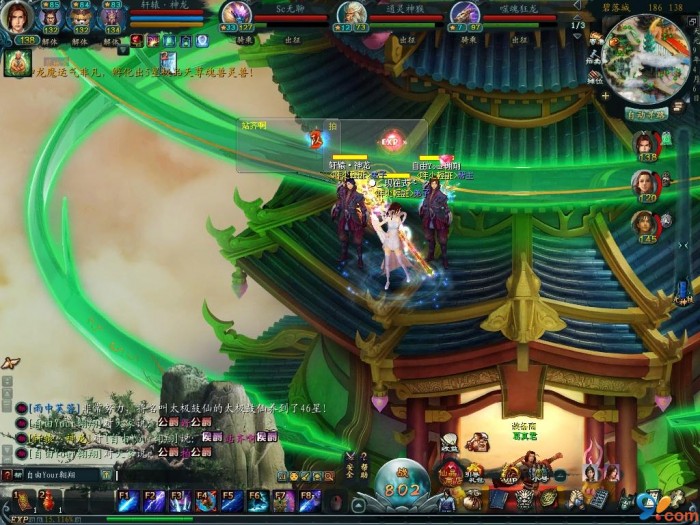700x525 pixels.
Task: Click the Sc无聊 pet portrait
Action: pyautogui.click(x=236, y=13)
